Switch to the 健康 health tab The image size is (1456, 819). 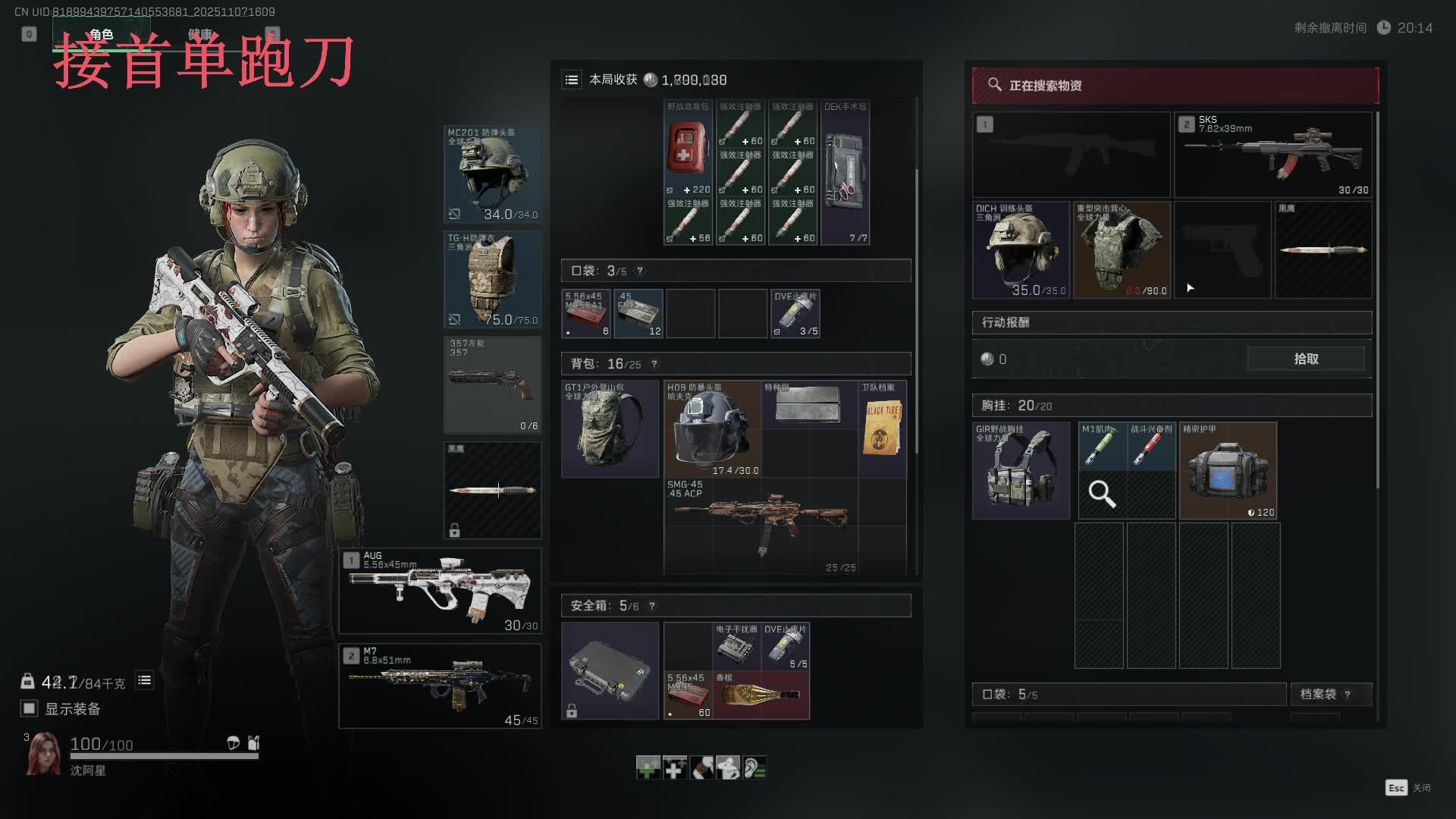coord(200,34)
